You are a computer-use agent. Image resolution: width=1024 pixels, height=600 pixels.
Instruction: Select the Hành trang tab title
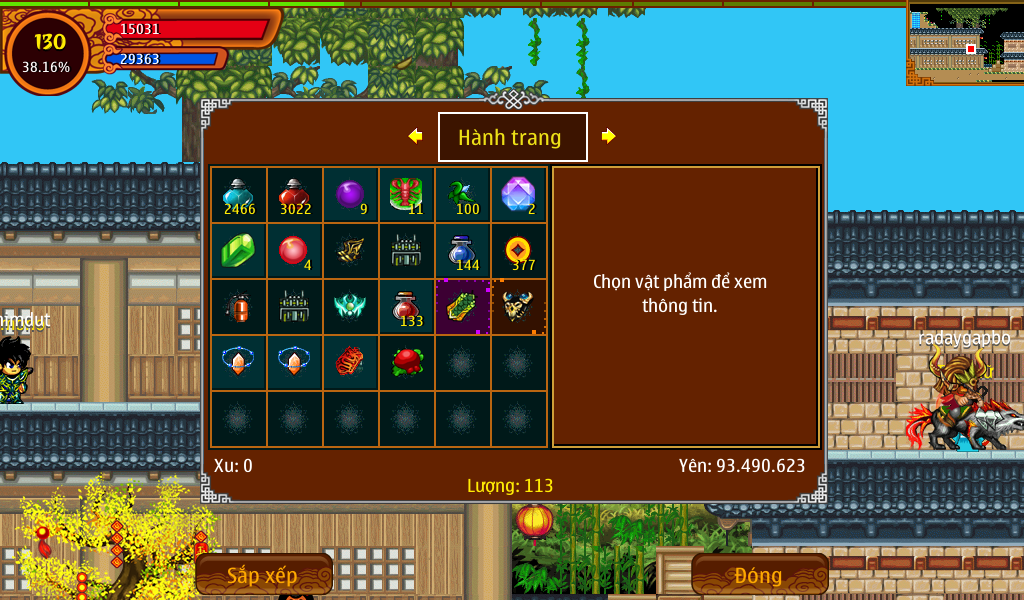[512, 137]
